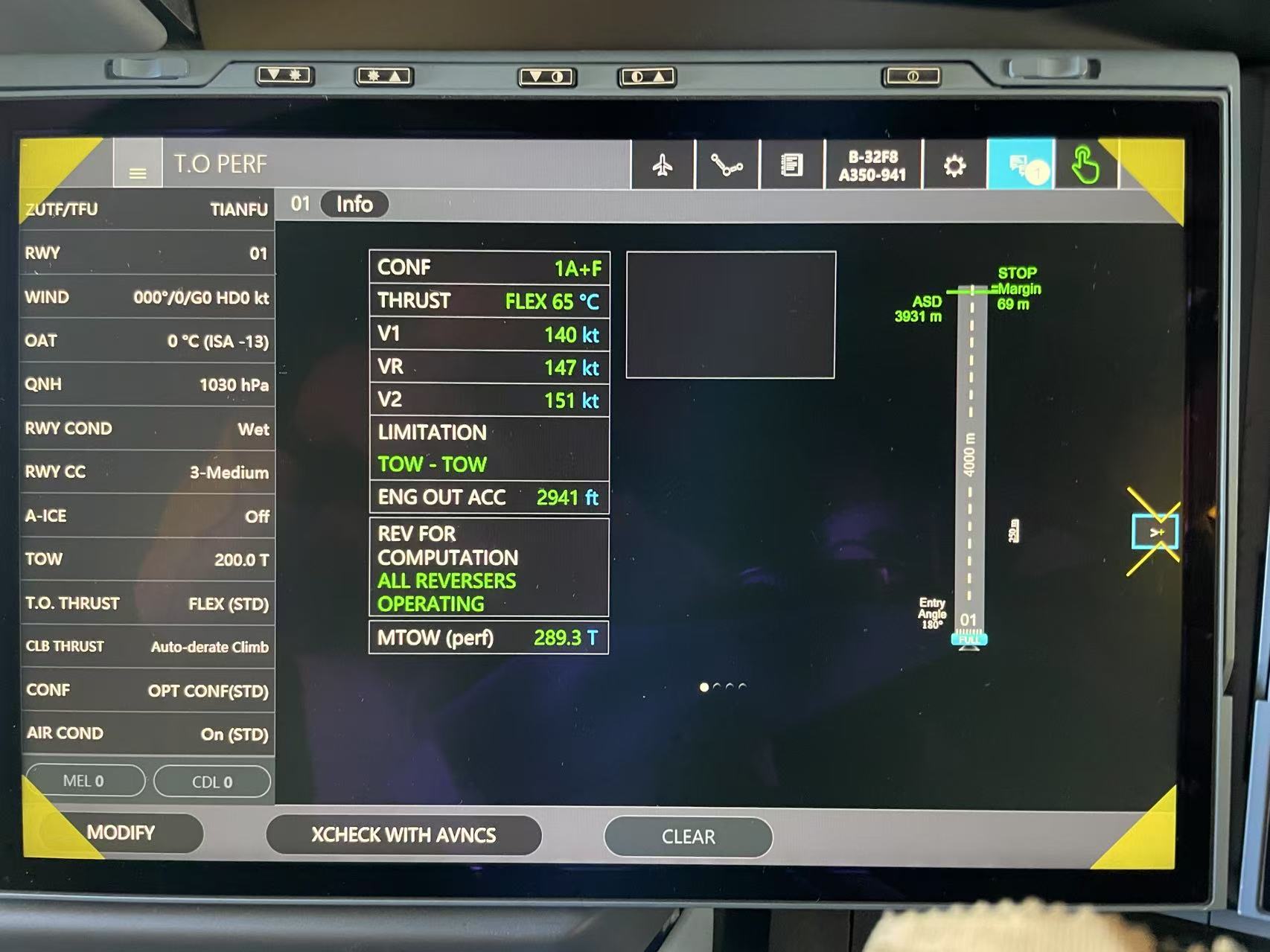
Task: Open the CDL 0 button
Action: pyautogui.click(x=212, y=782)
